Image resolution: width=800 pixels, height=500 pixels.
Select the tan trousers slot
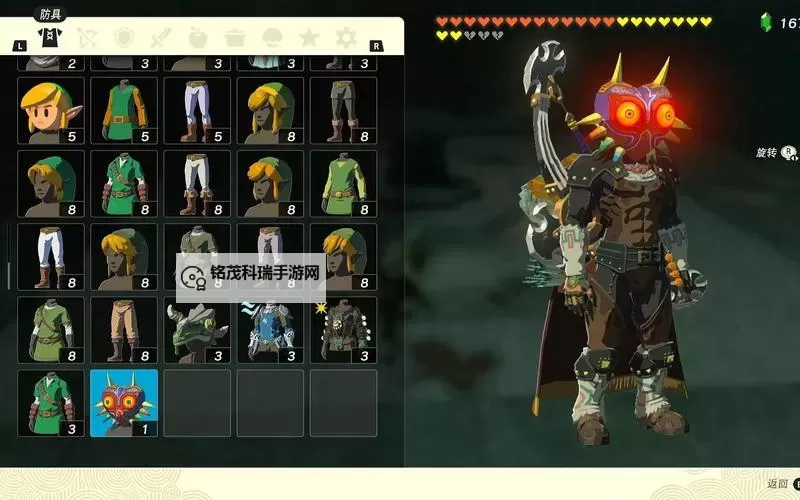coord(124,330)
